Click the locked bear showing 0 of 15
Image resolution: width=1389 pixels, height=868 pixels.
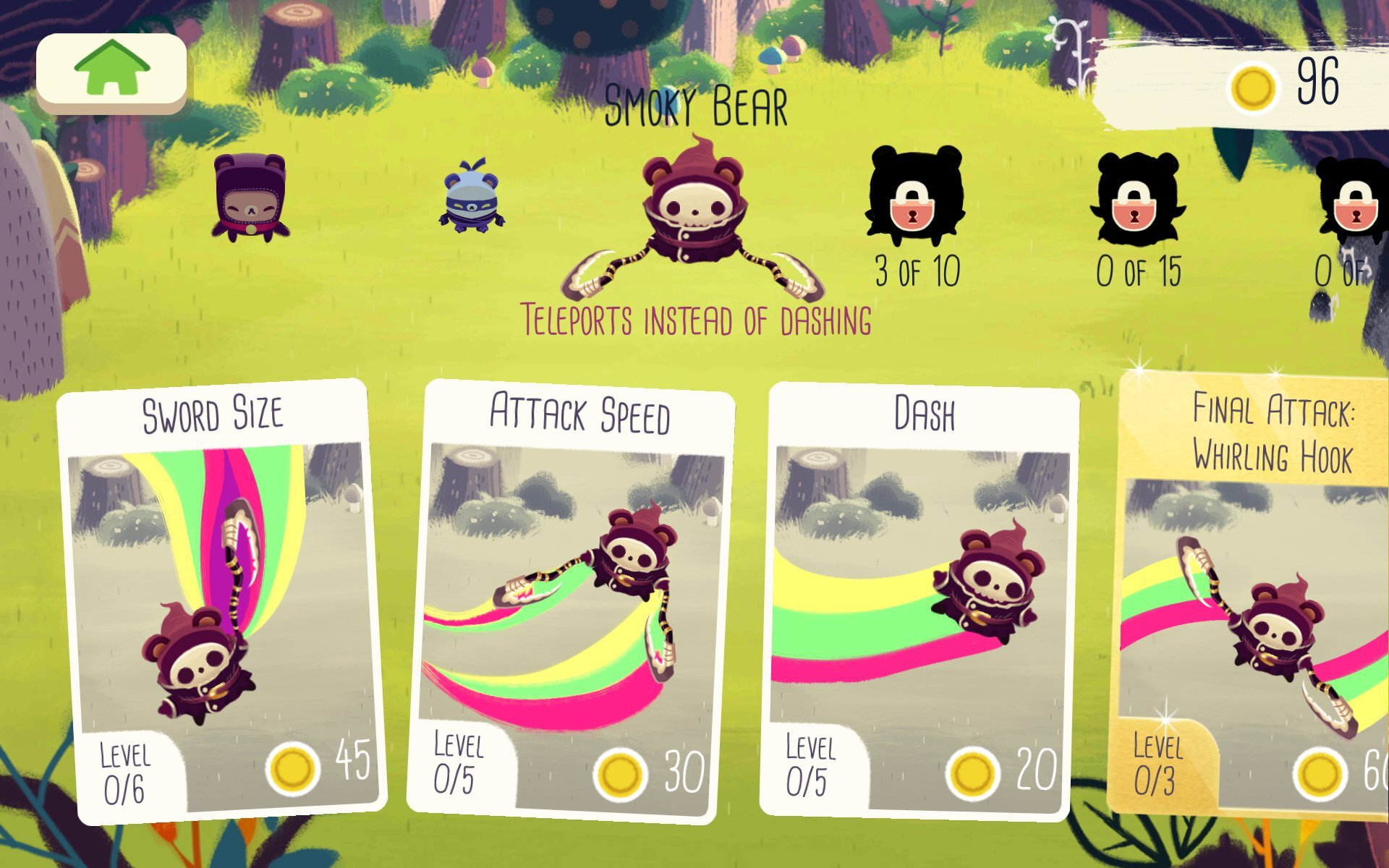click(x=1142, y=199)
